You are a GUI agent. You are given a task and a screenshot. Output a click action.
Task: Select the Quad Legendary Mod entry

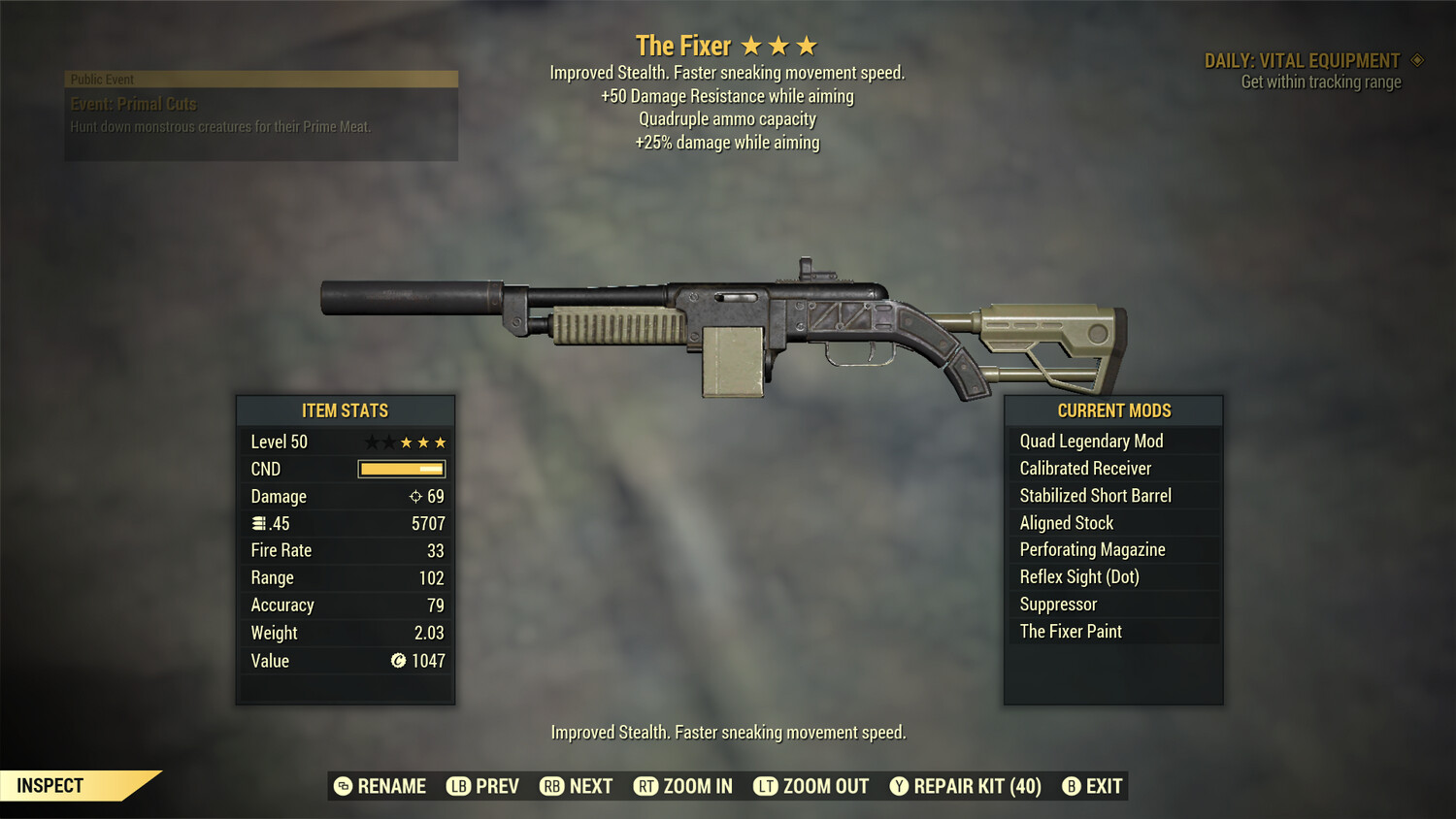(1090, 441)
